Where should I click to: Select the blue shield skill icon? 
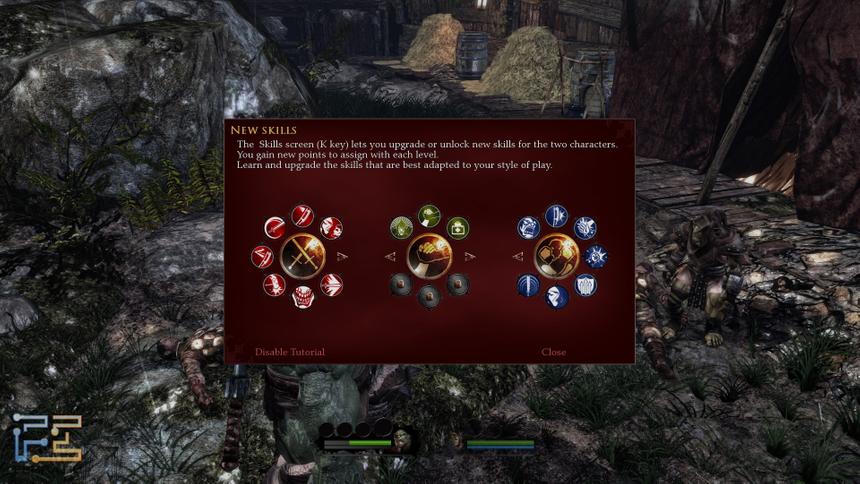[586, 285]
